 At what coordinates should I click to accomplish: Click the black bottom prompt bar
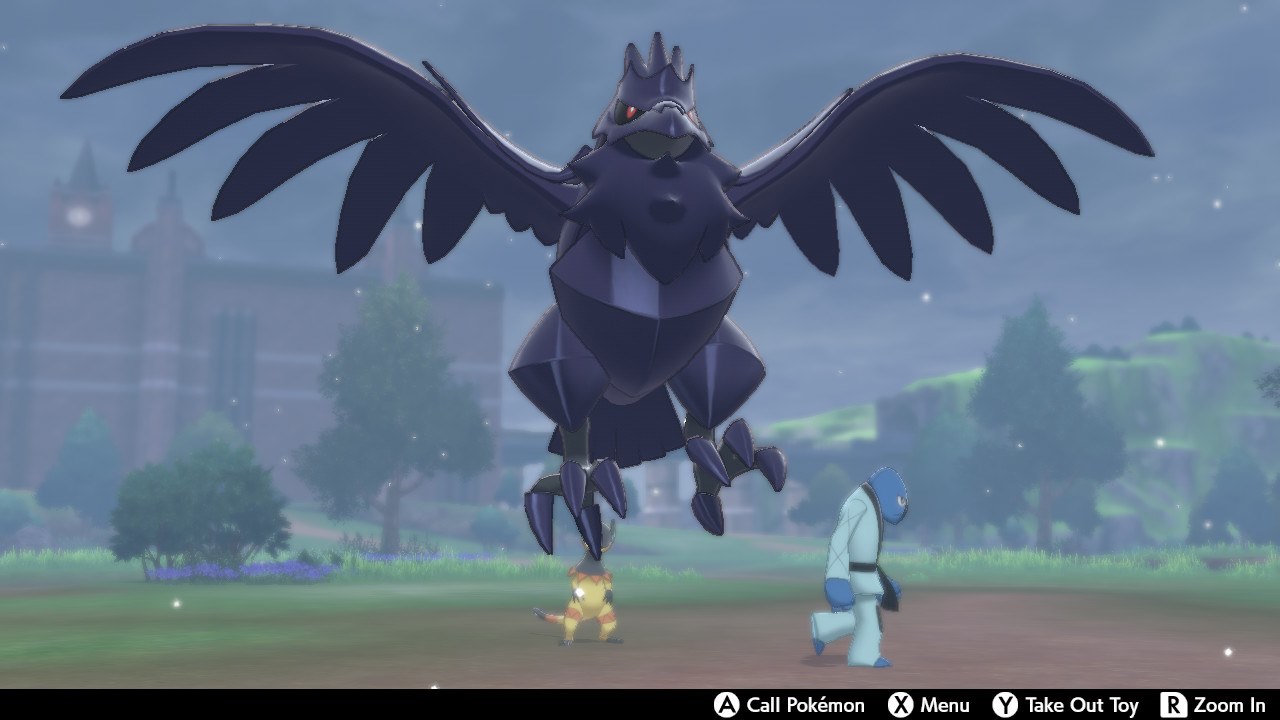pos(400,706)
